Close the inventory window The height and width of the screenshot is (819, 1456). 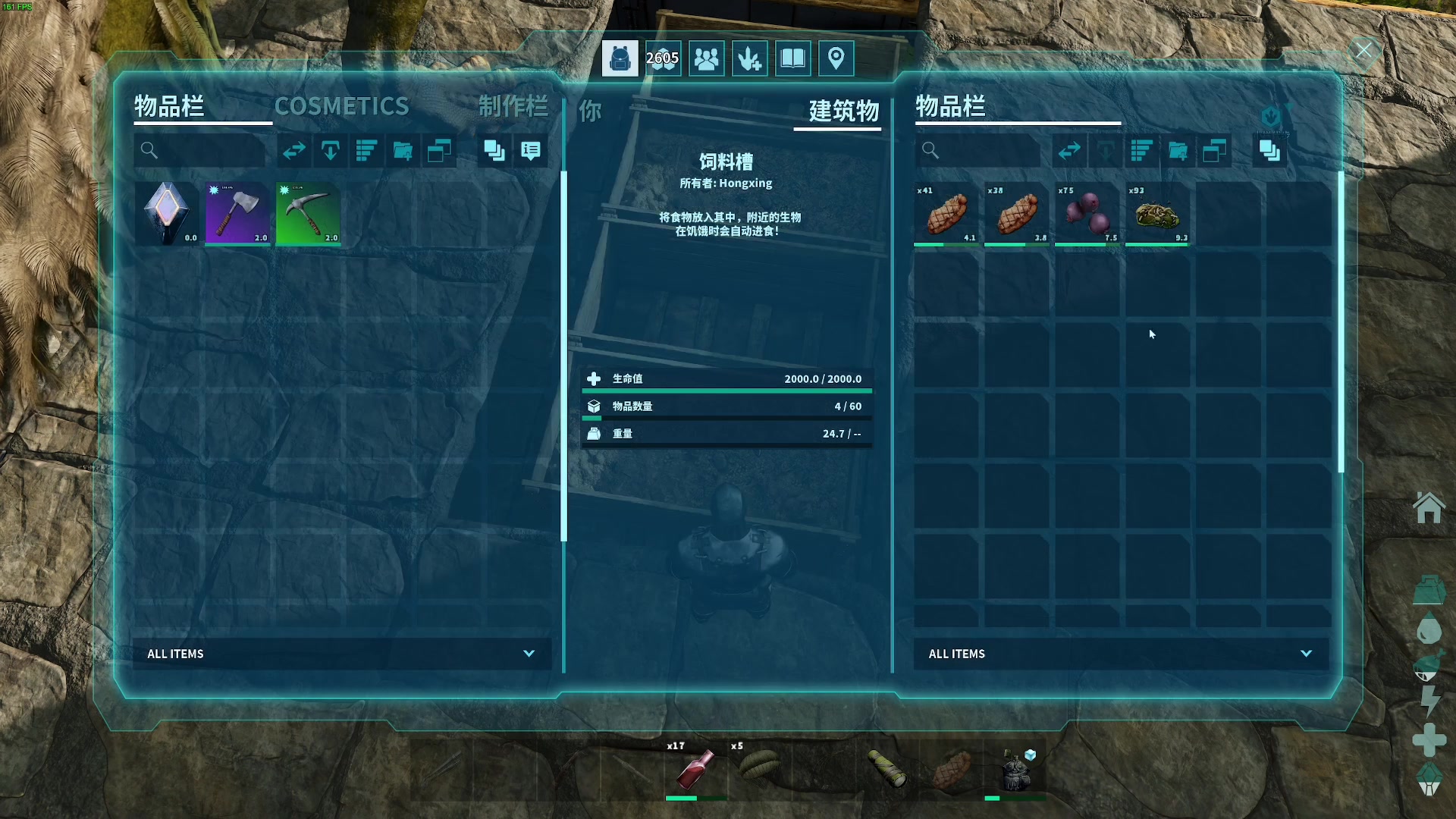1363,51
